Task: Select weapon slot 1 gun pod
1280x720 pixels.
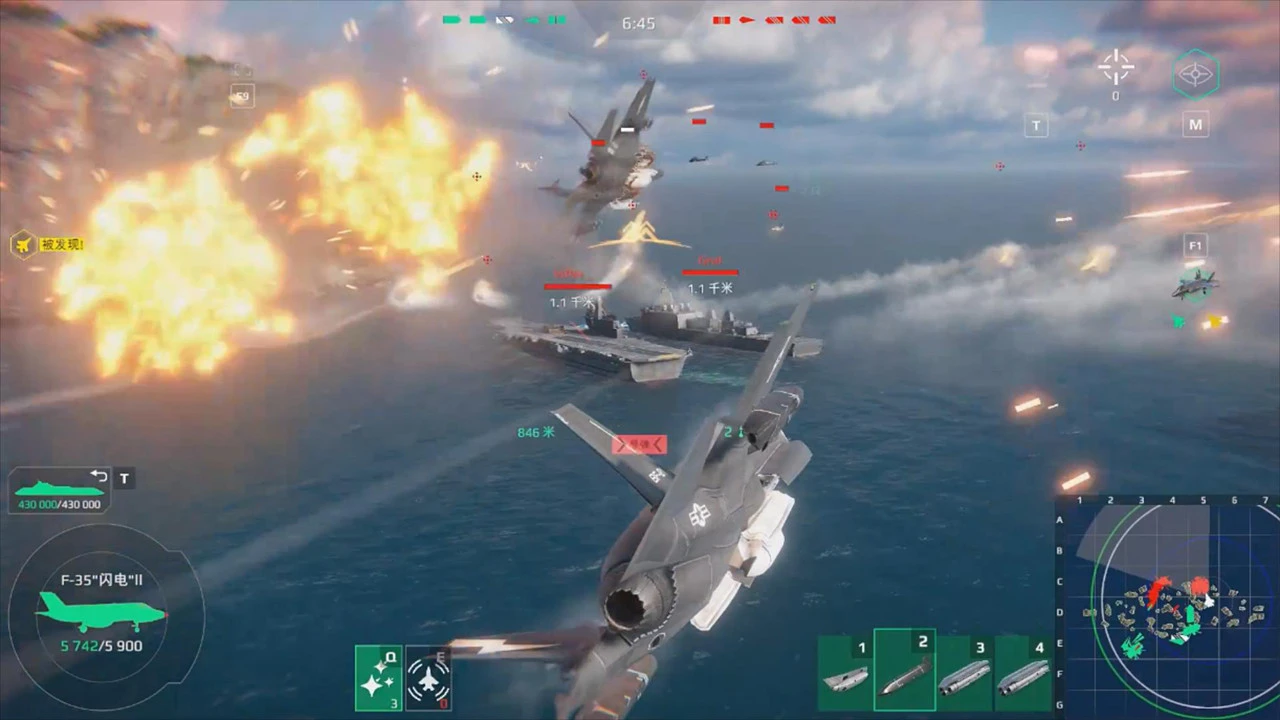Action: point(845,672)
